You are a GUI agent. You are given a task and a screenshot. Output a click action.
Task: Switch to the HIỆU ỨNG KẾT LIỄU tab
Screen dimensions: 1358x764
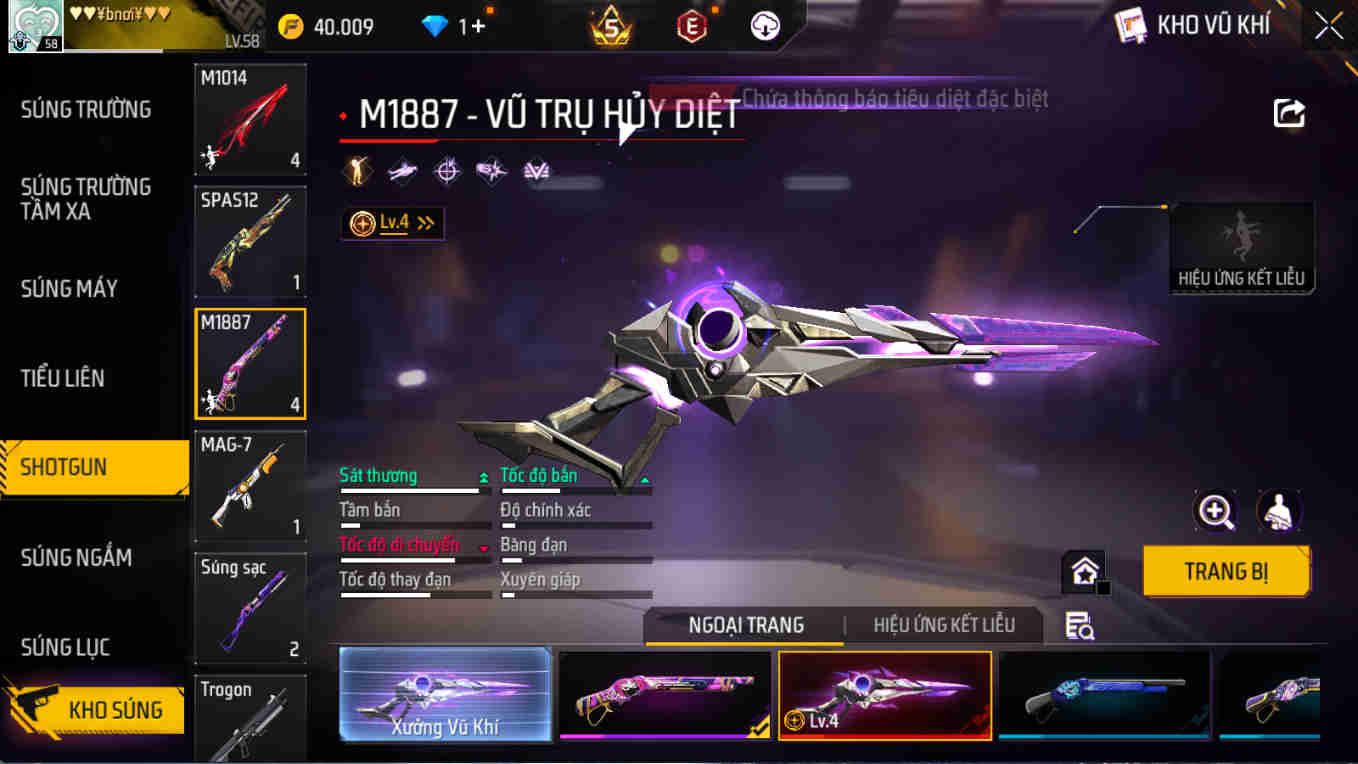[944, 625]
